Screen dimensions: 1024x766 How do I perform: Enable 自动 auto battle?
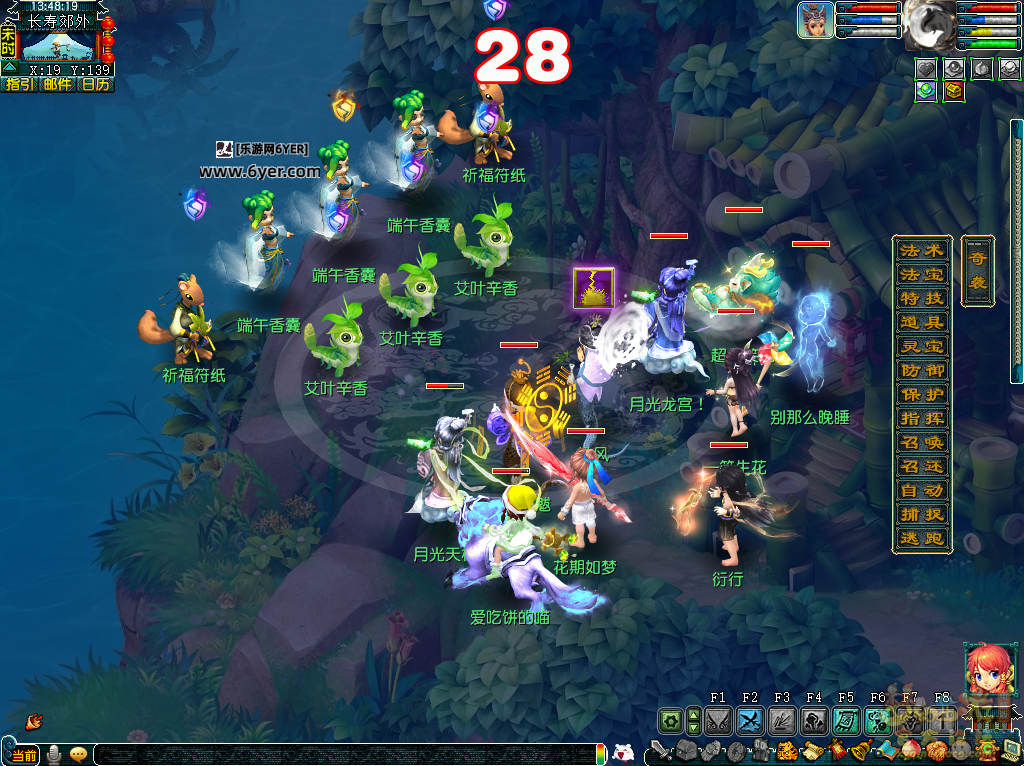(921, 490)
